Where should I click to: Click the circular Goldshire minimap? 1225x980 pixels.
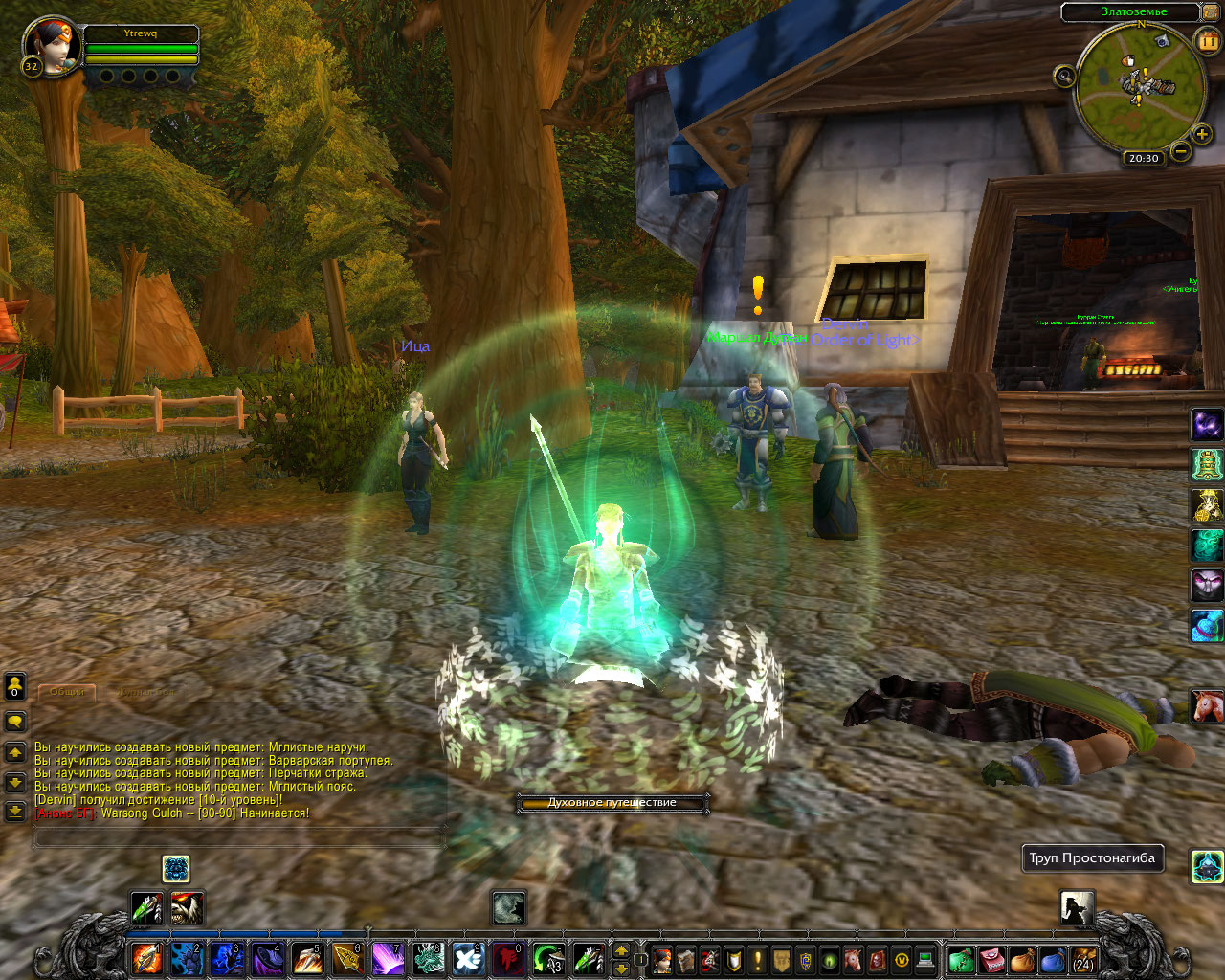[1139, 84]
